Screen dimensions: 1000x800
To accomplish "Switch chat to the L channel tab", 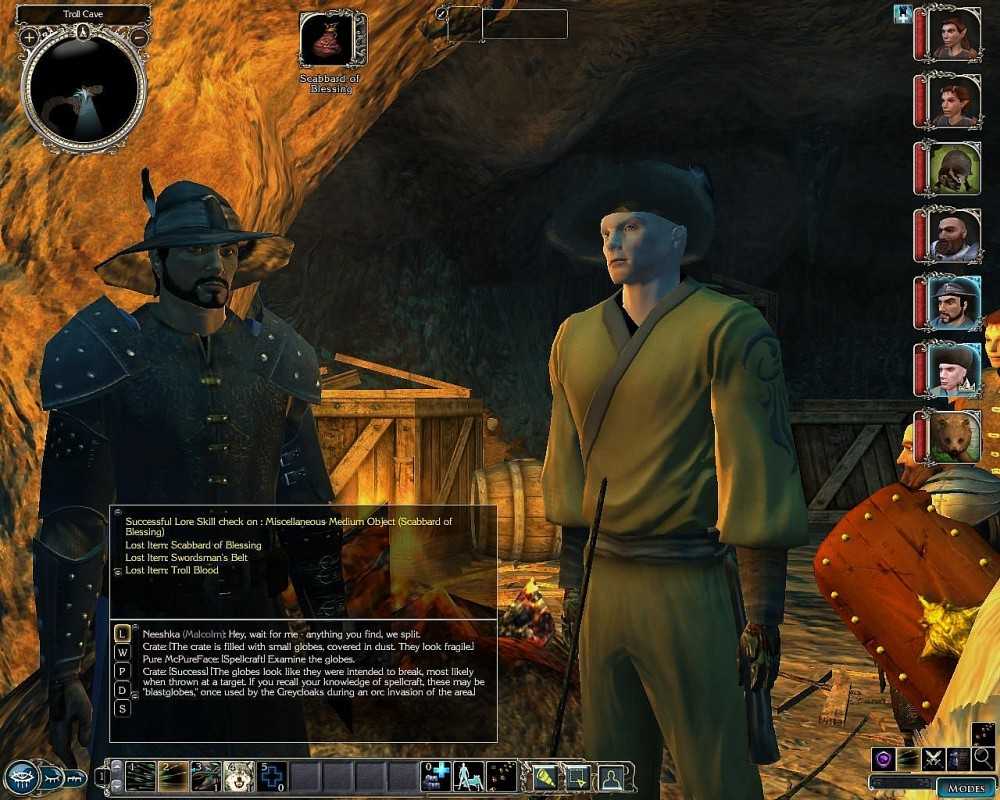I will pyautogui.click(x=122, y=633).
